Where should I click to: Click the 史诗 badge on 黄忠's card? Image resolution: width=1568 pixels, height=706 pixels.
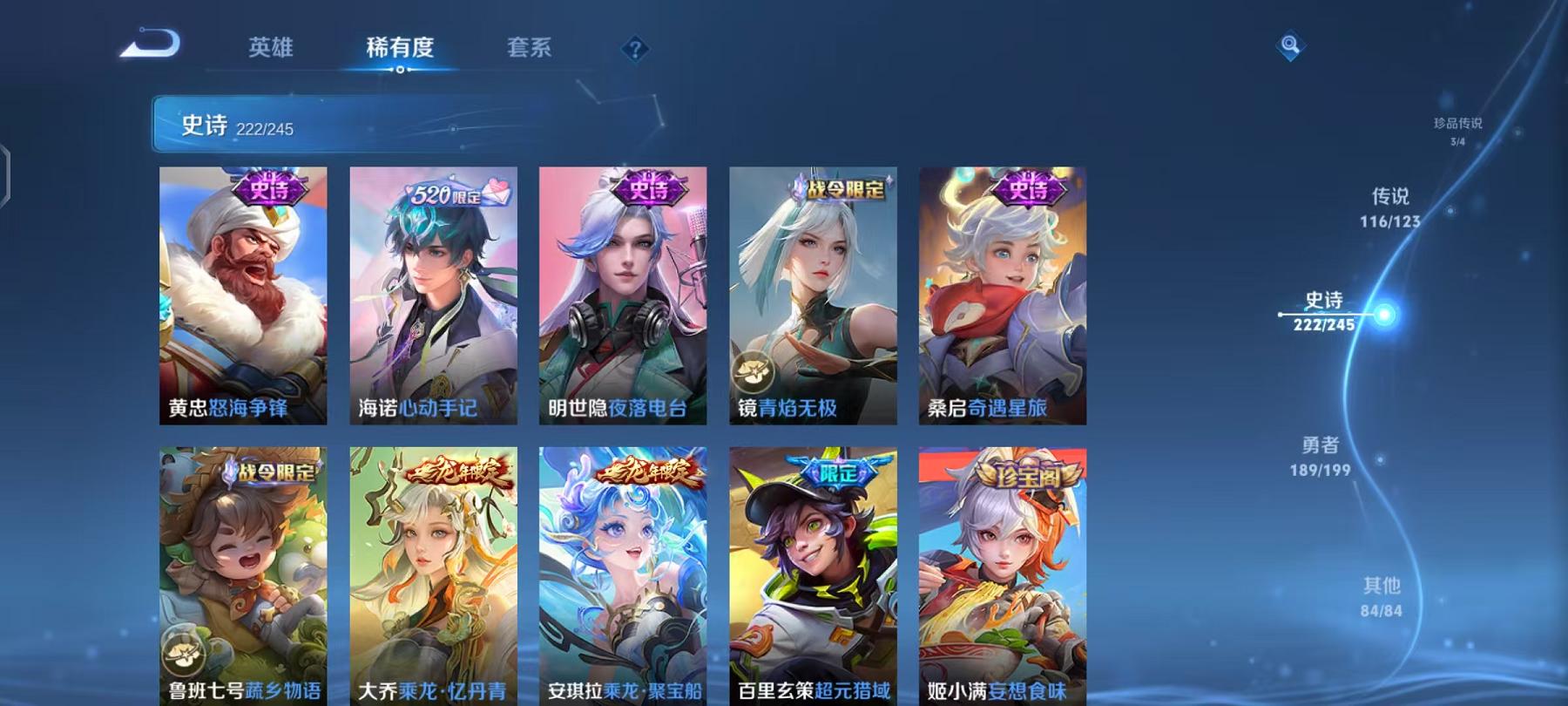click(267, 190)
